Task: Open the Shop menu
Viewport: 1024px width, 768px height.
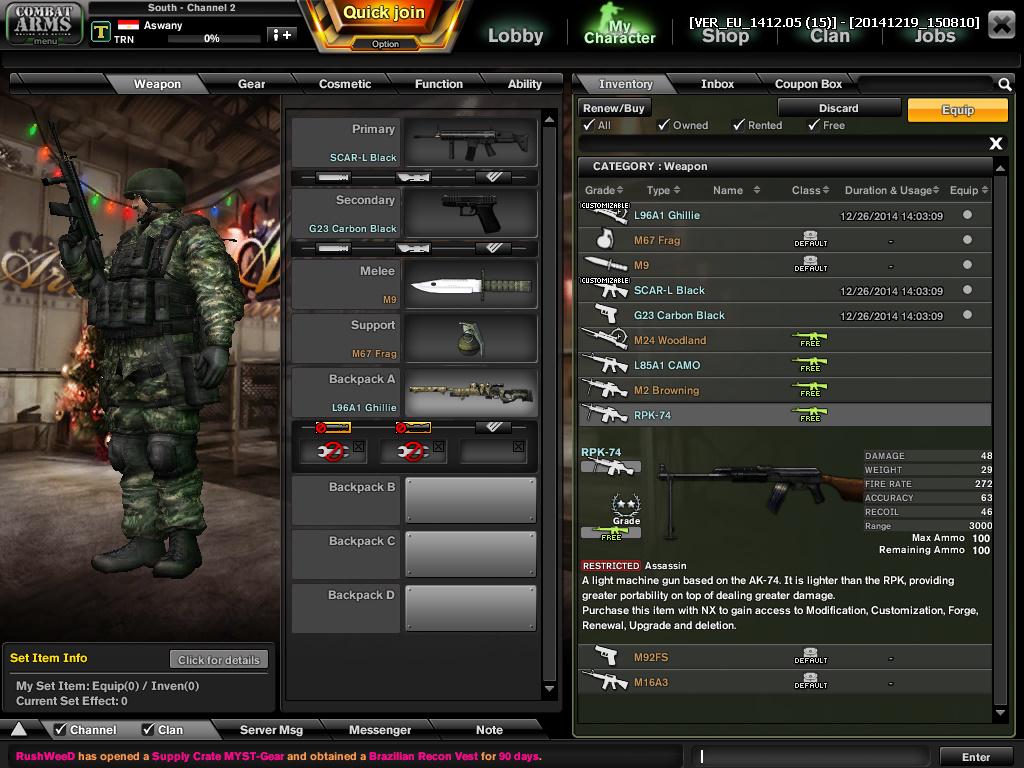Action: 725,36
